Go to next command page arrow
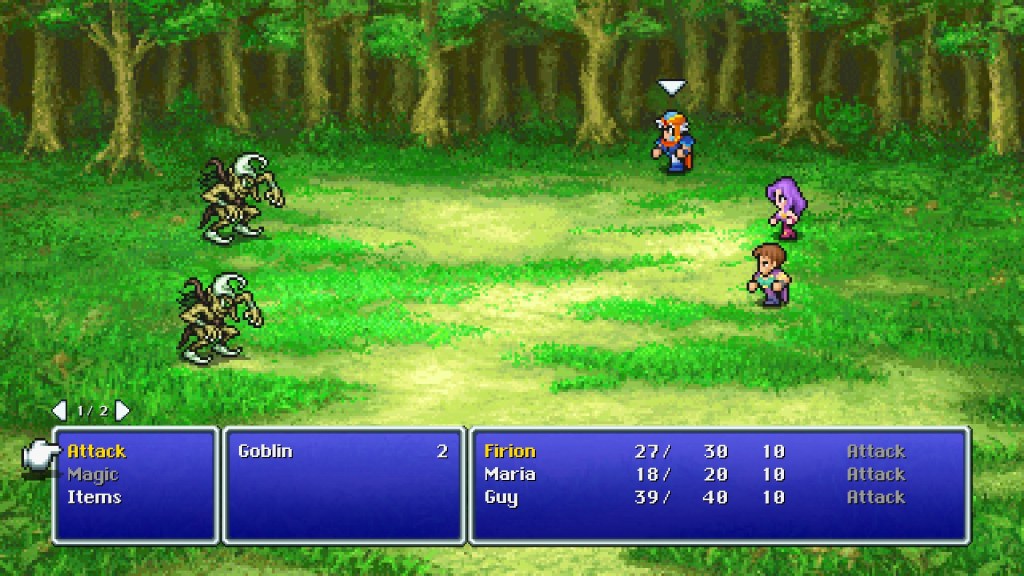 pos(122,410)
